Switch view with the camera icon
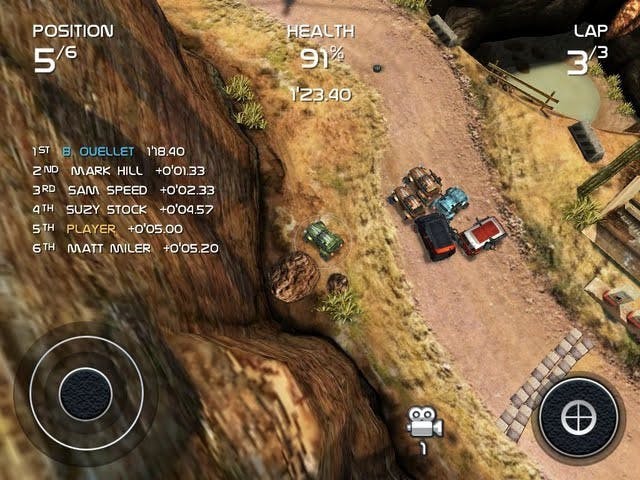Screen dimensions: 640x480 pyautogui.click(x=423, y=424)
